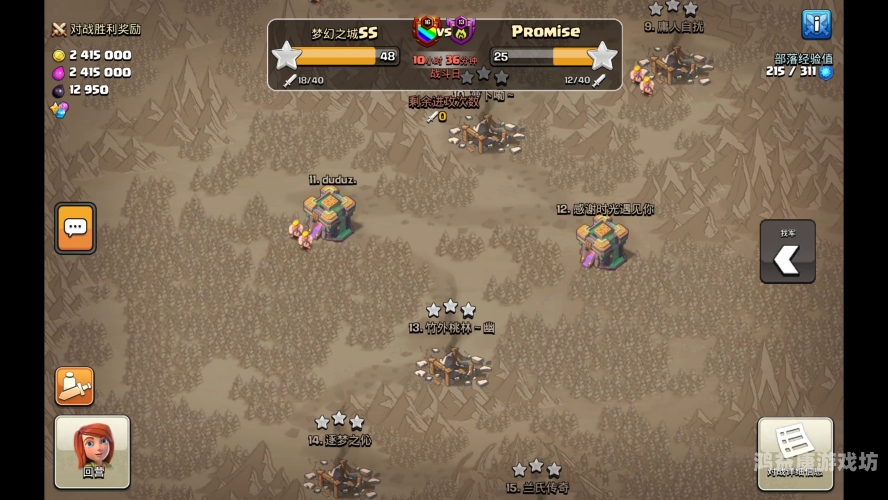Select war base 11. duduz.
The image size is (888, 500).
pos(330,214)
